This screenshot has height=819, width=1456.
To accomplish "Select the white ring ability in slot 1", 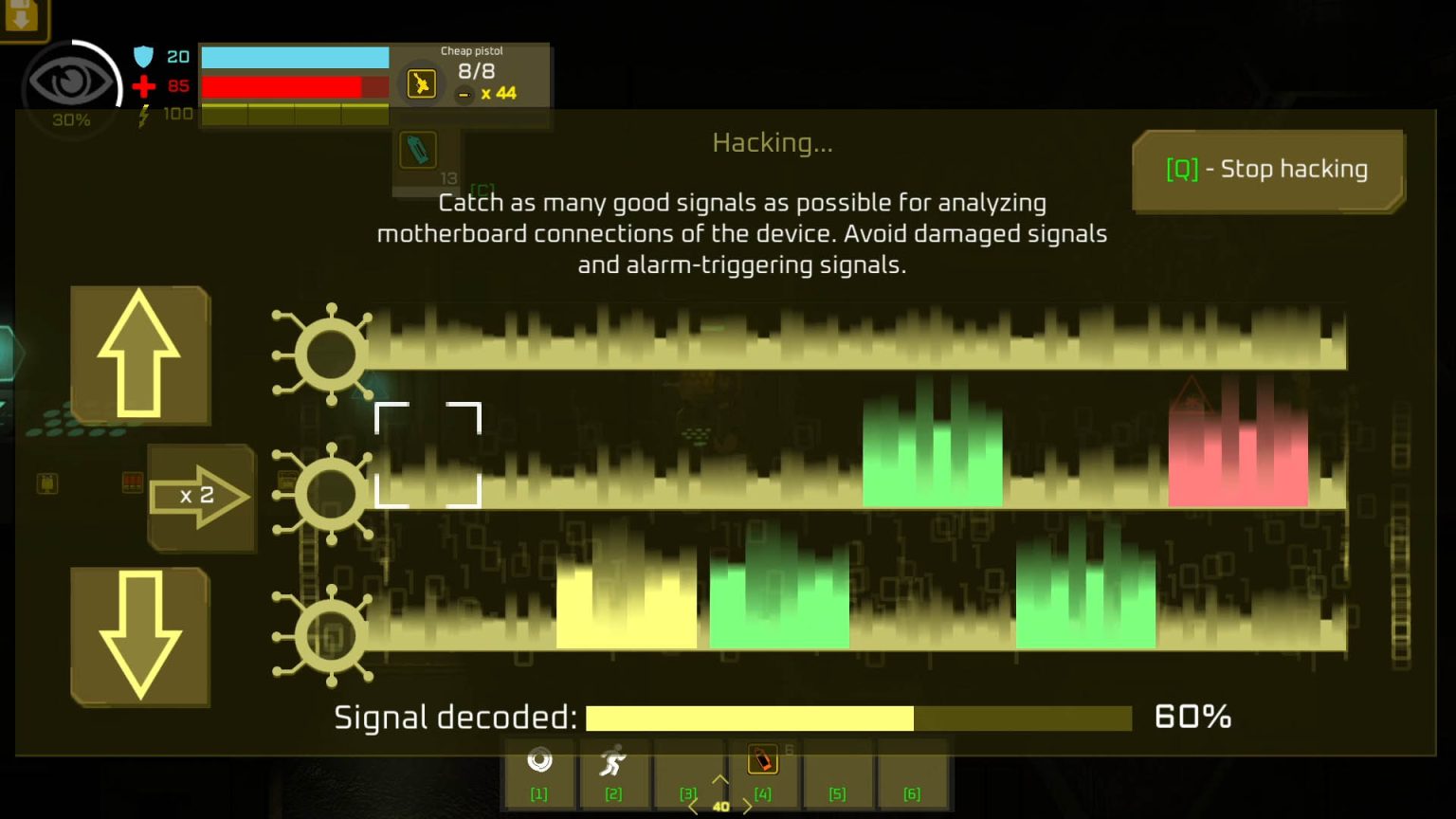I will coord(539,761).
